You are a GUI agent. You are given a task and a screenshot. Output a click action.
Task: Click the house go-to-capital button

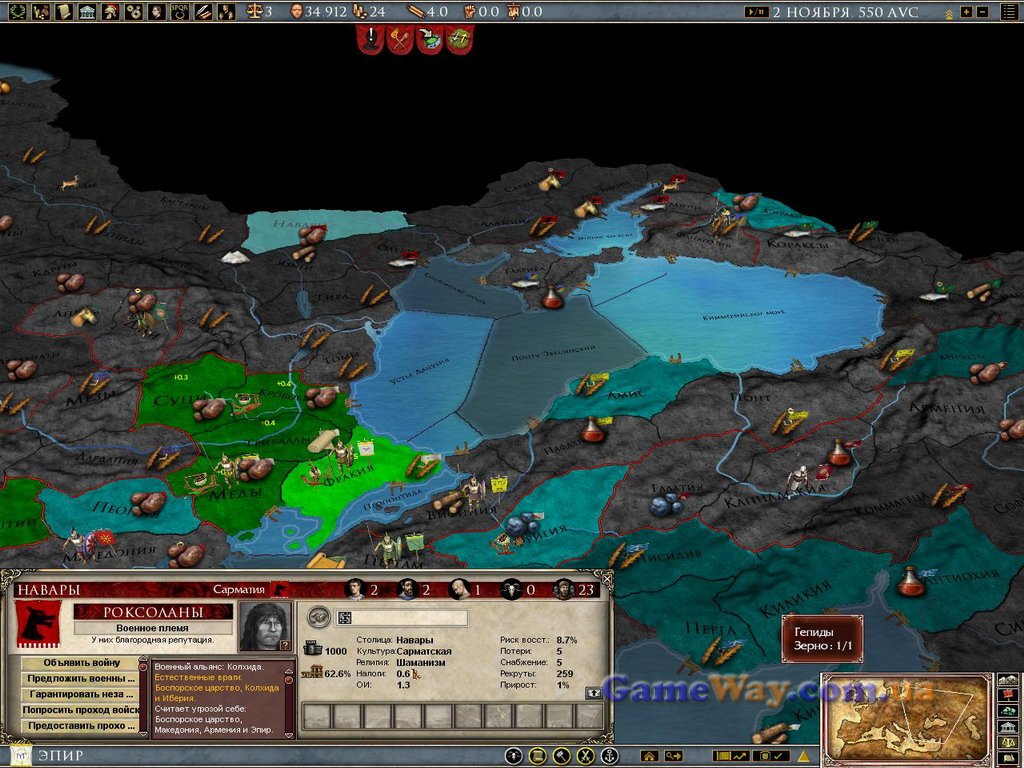coord(649,756)
